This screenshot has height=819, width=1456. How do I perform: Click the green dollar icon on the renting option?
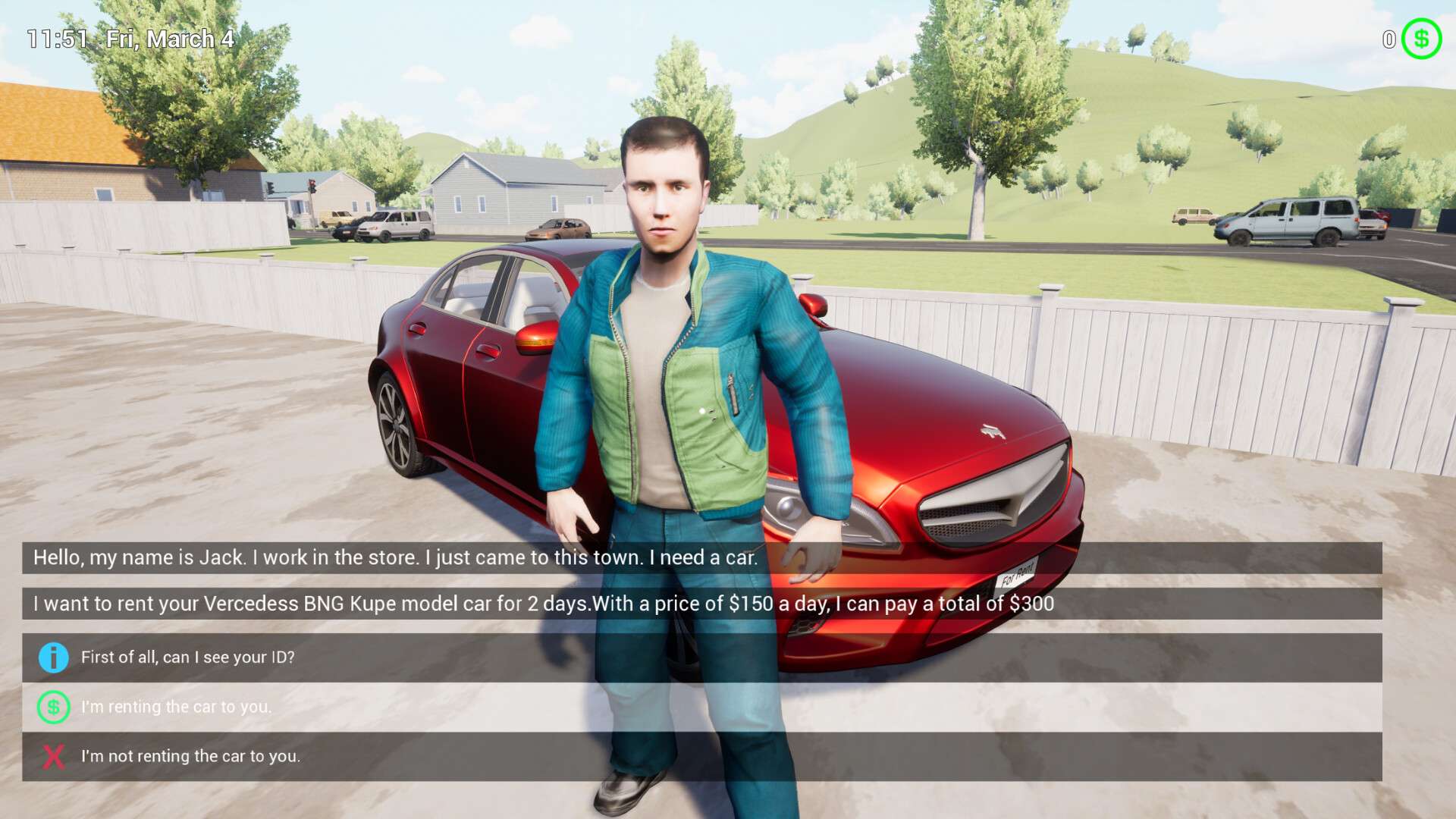click(52, 707)
